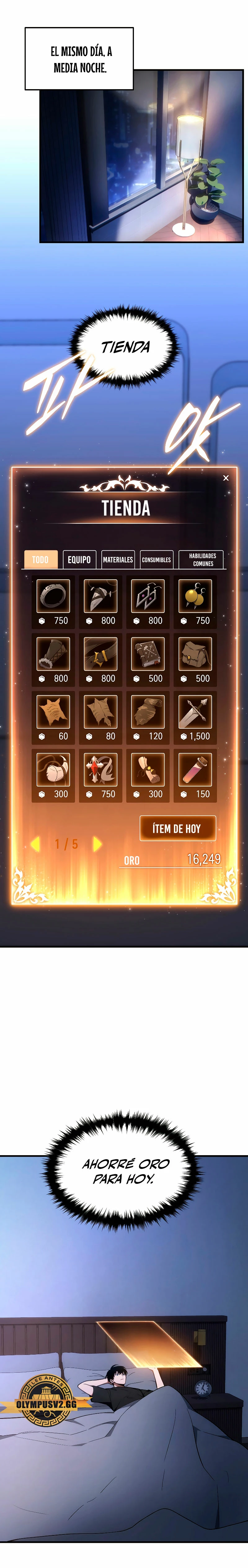The width and height of the screenshot is (248, 1568).
Task: Go to the next shop page
Action: click(x=97, y=844)
